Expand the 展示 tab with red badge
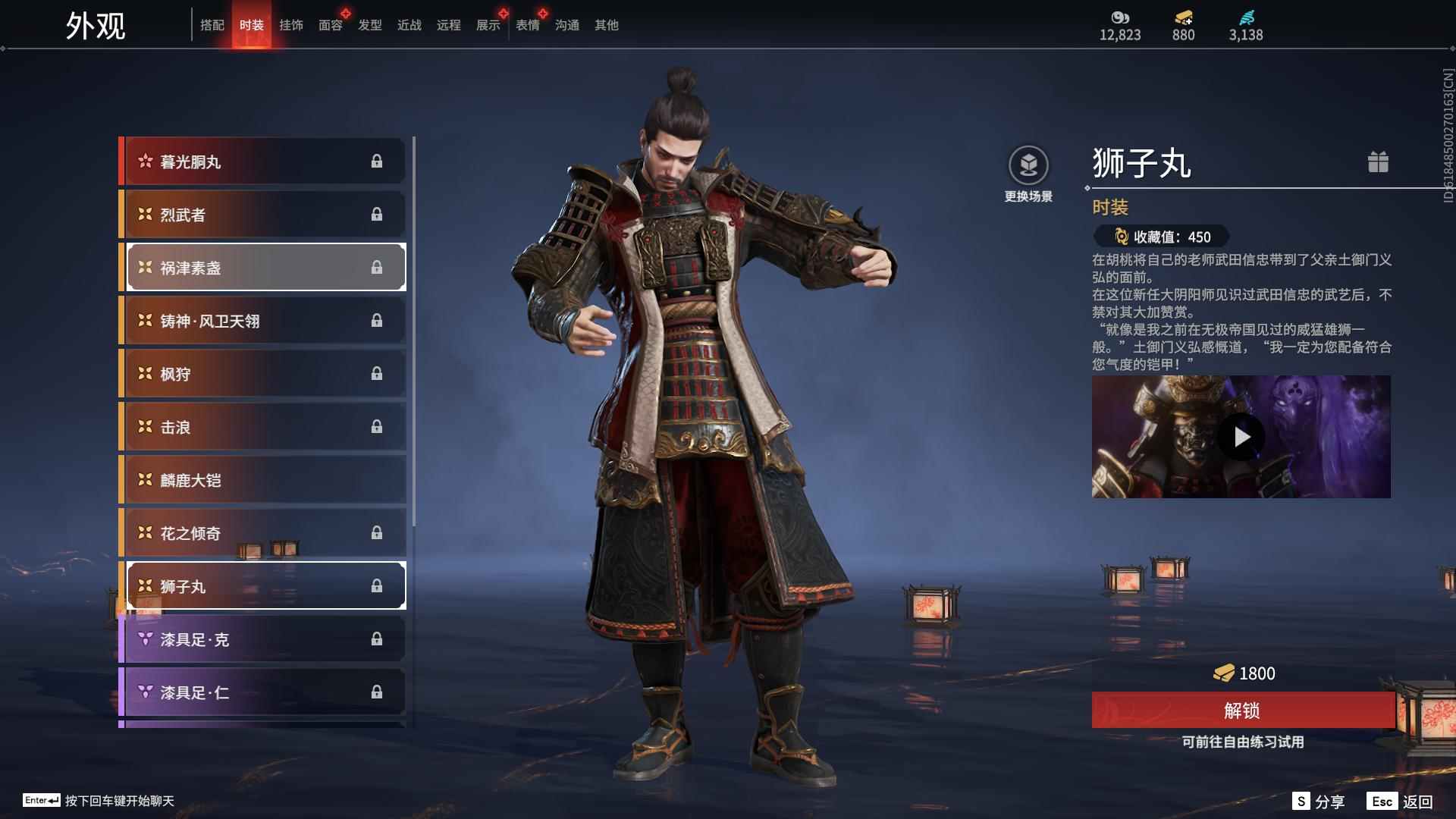Viewport: 1456px width, 819px height. [x=488, y=25]
